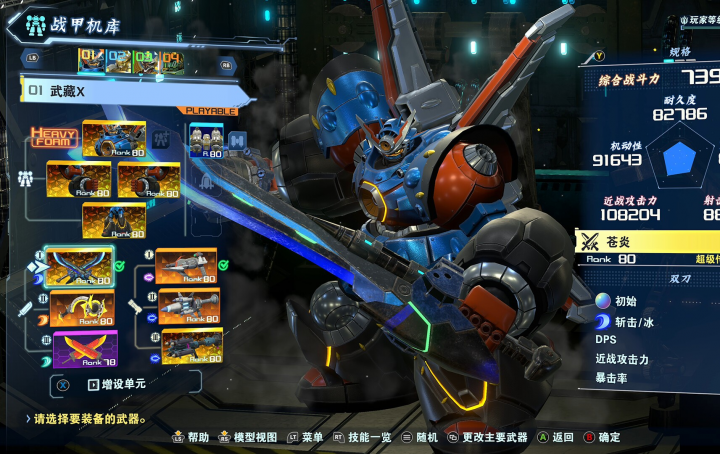Open the leg part slot
This screenshot has height=454, width=720.
pyautogui.click(x=113, y=220)
